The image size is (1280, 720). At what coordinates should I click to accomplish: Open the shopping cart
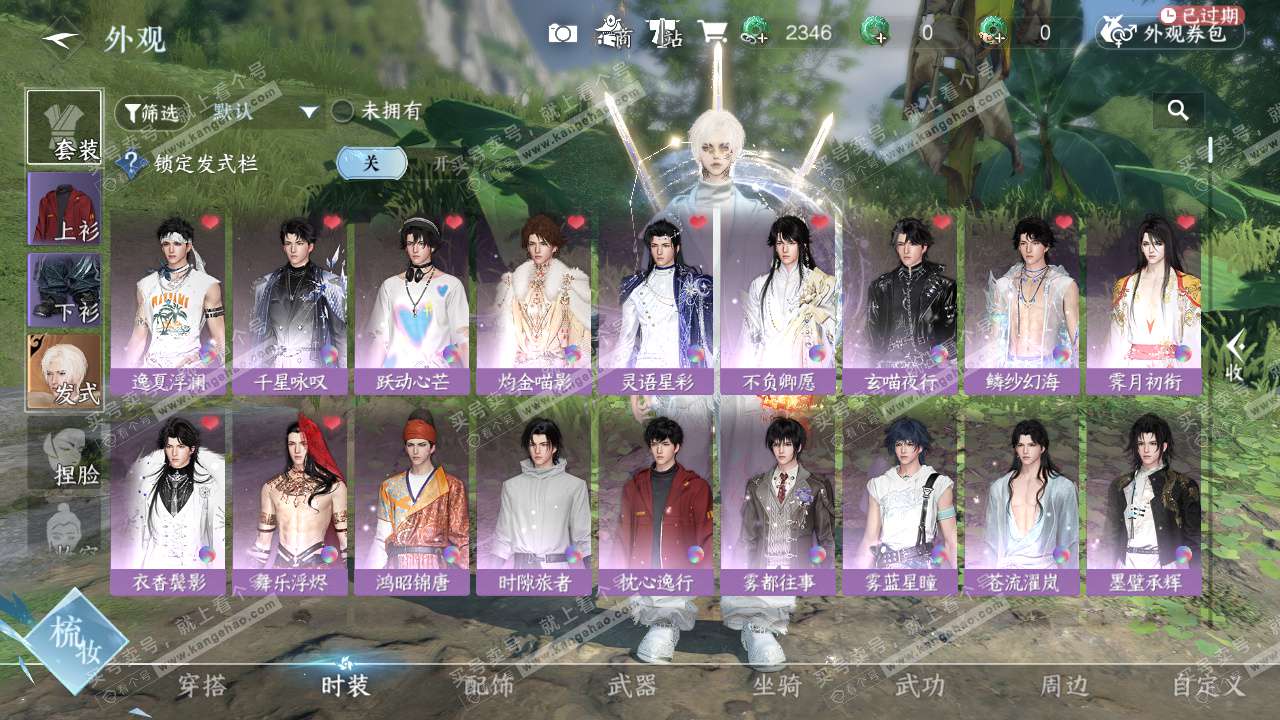click(712, 33)
